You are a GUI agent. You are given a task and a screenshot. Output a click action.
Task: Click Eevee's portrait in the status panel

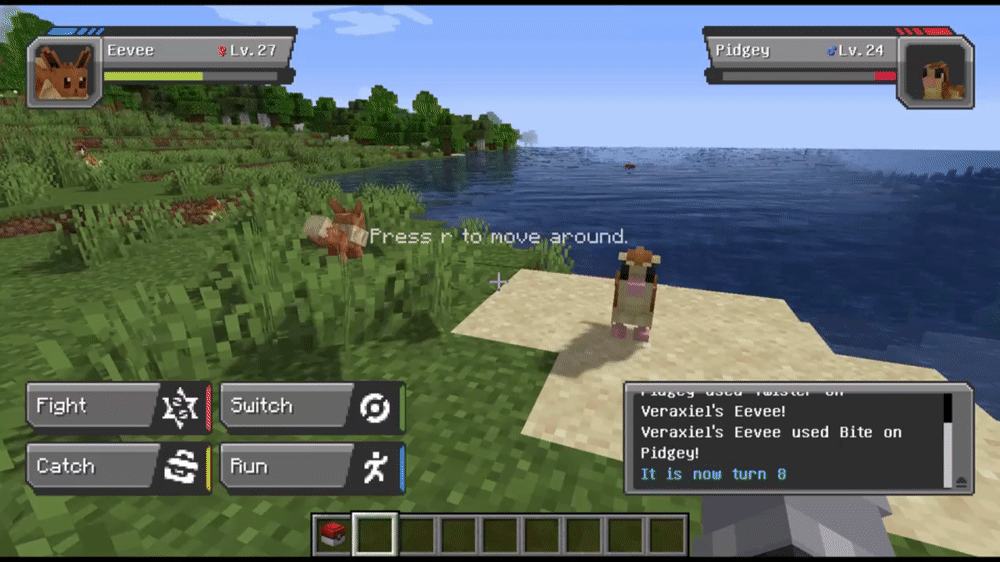tap(62, 73)
